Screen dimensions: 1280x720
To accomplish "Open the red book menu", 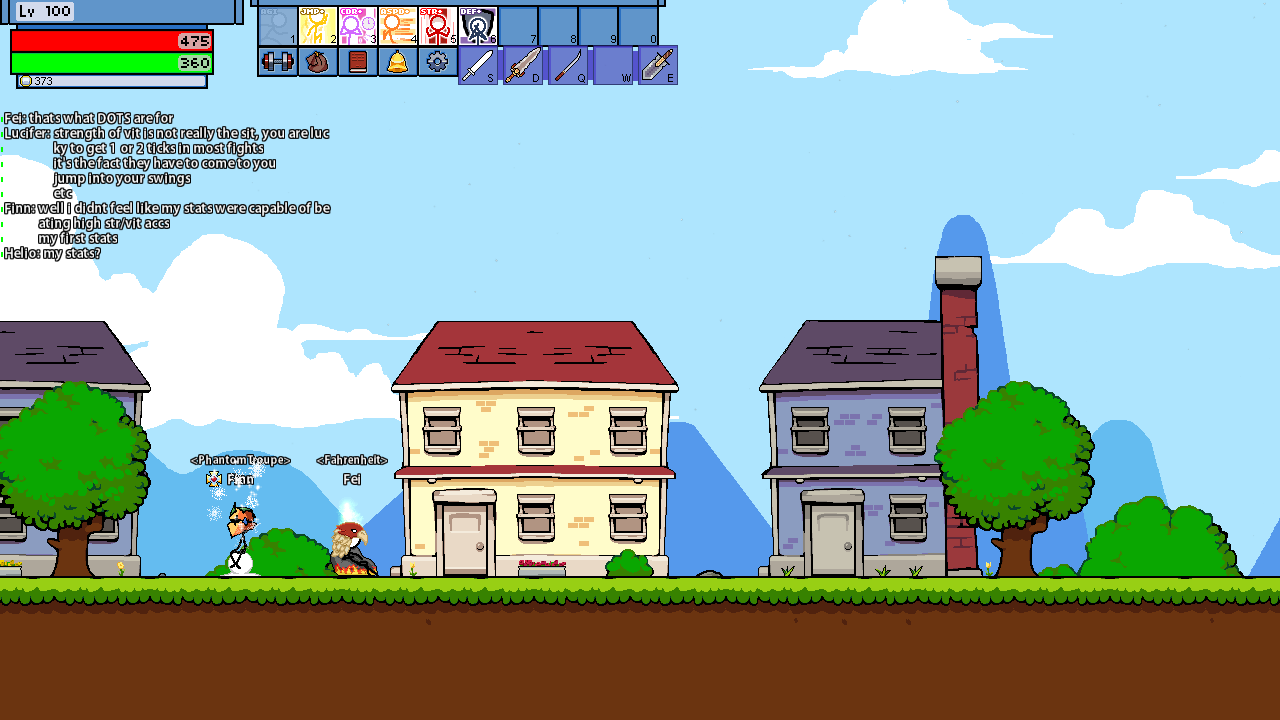I will (x=357, y=62).
